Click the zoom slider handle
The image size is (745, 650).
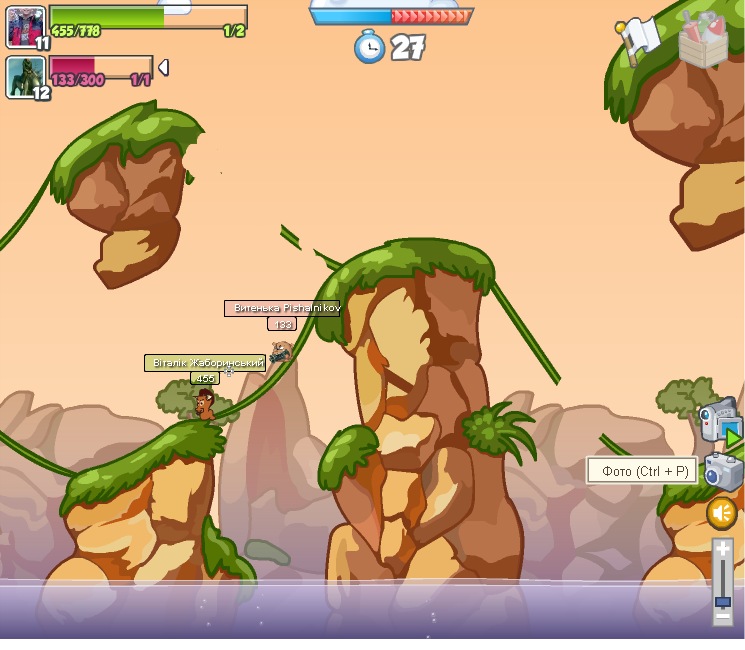coord(722,602)
